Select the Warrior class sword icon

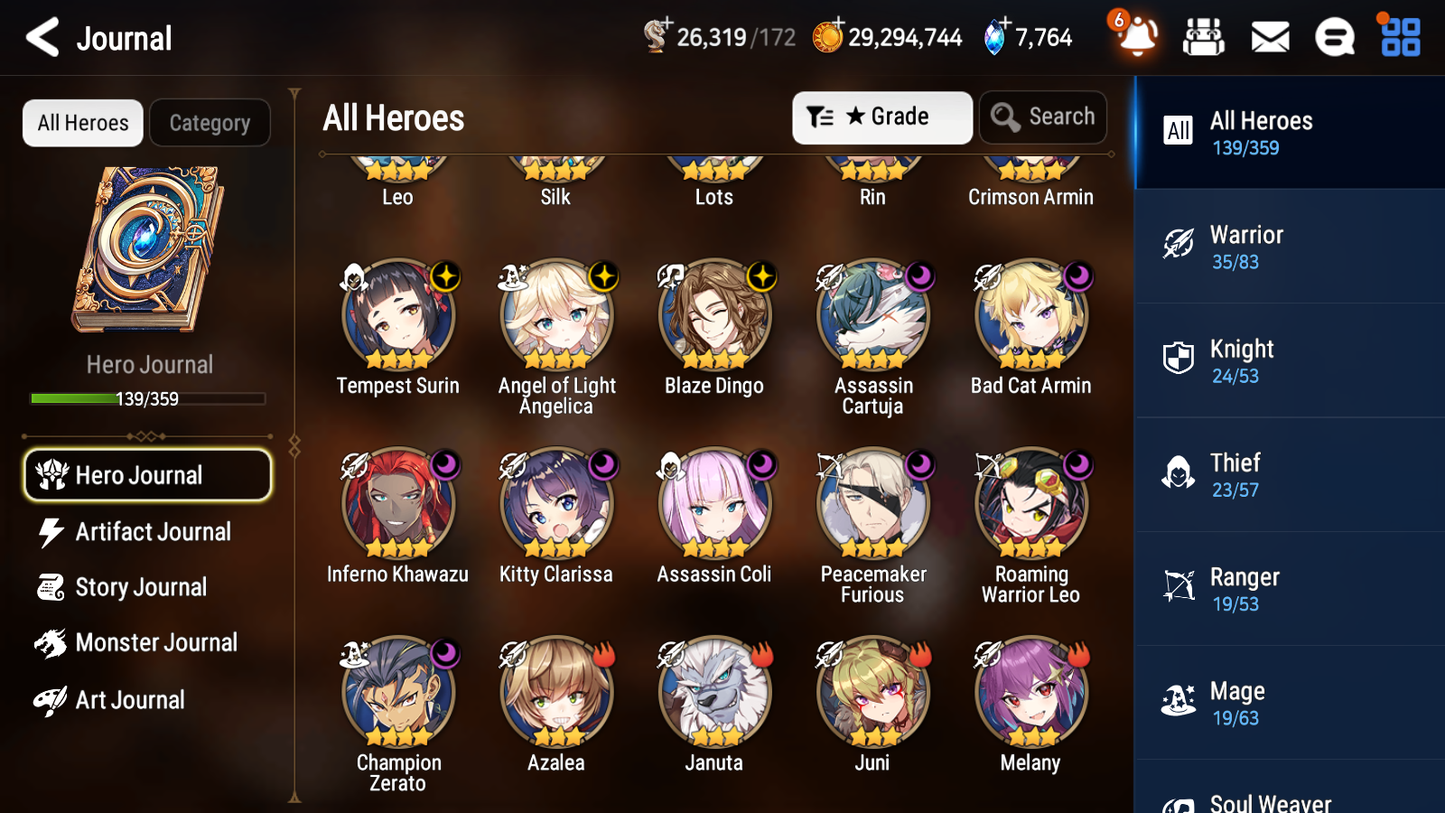point(1178,246)
